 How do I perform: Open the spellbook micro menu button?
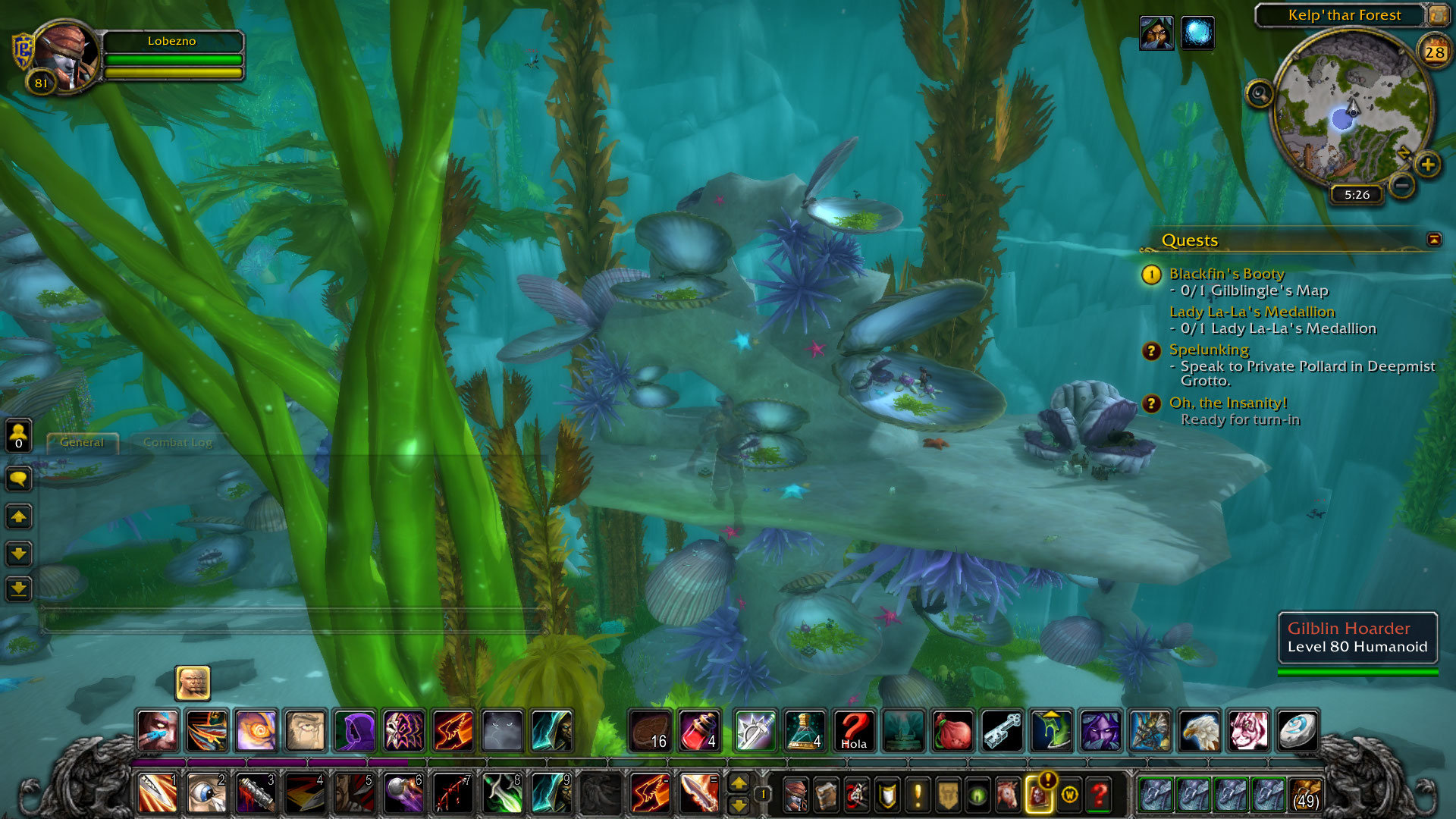(827, 795)
